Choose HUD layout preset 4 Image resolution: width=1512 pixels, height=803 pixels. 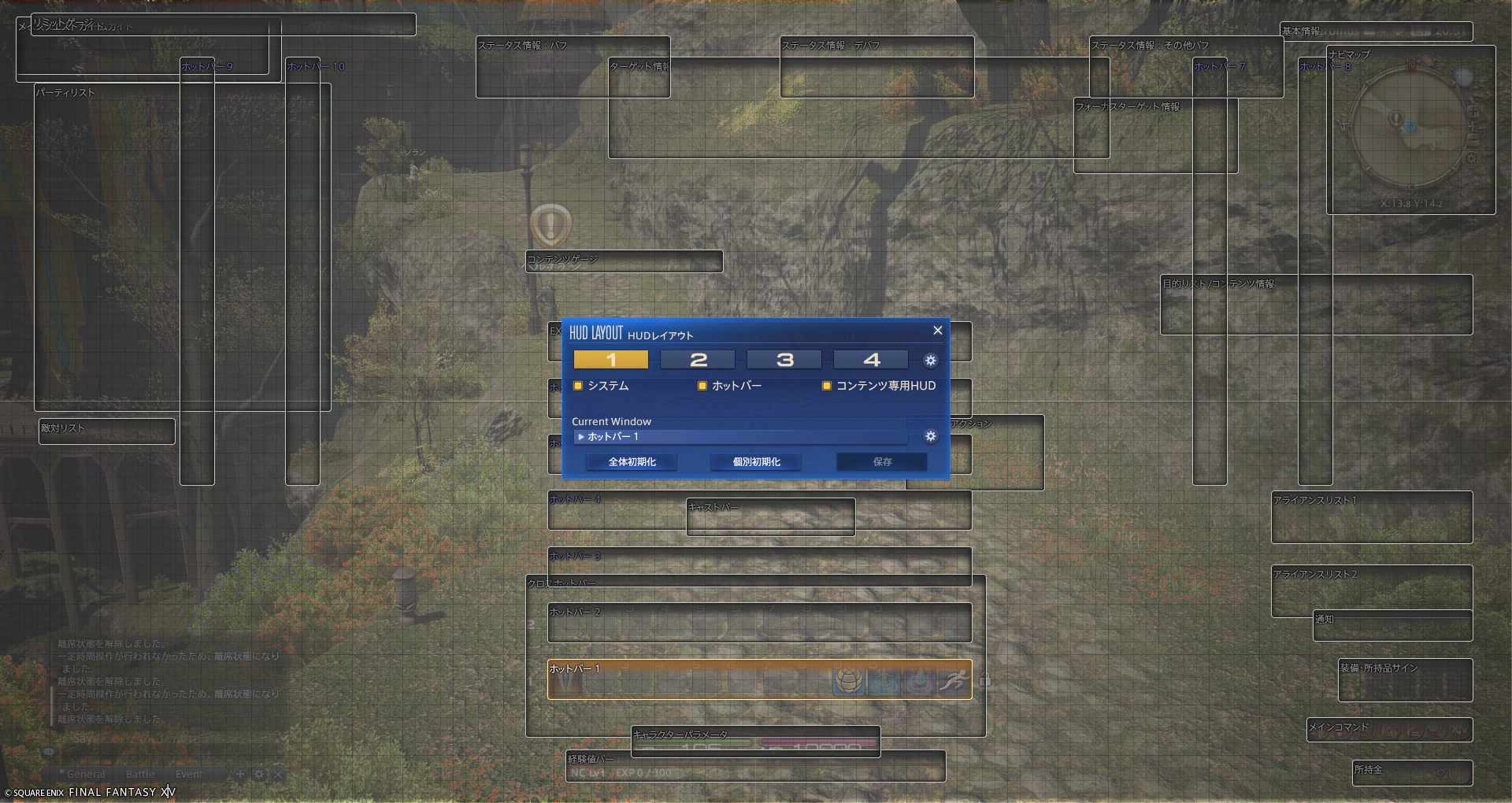click(x=870, y=360)
